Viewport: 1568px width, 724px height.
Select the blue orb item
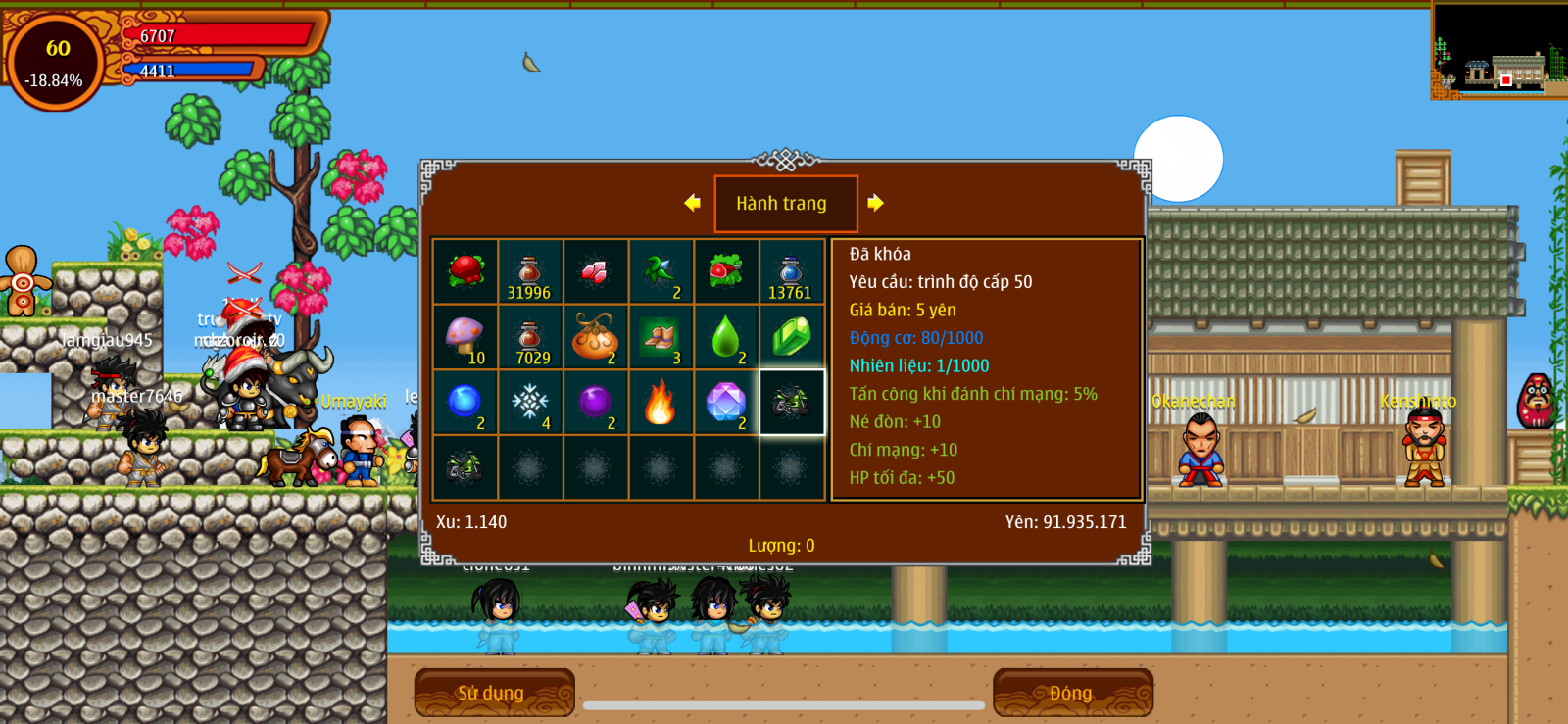click(465, 402)
